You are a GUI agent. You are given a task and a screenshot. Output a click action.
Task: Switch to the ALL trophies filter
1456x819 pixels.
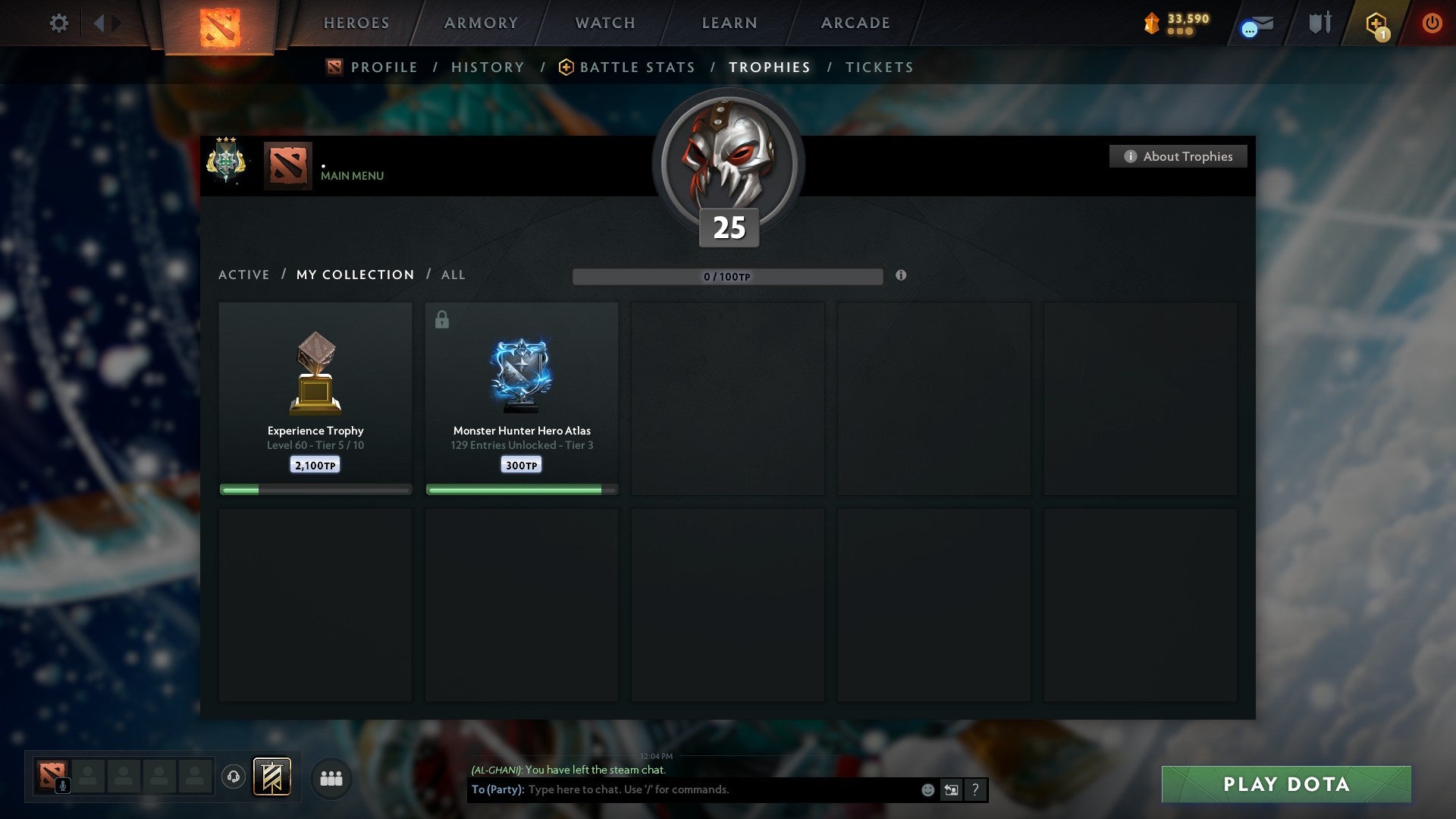click(453, 275)
